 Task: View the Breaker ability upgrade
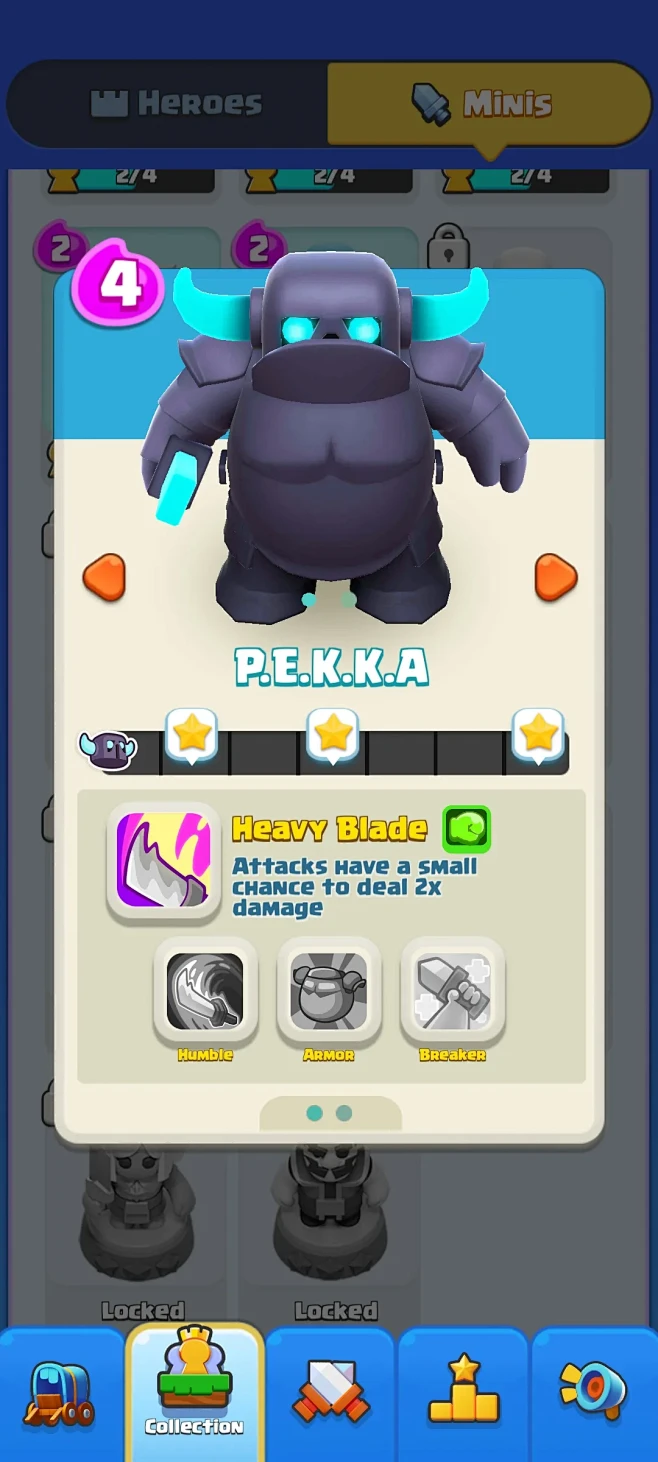click(x=453, y=991)
